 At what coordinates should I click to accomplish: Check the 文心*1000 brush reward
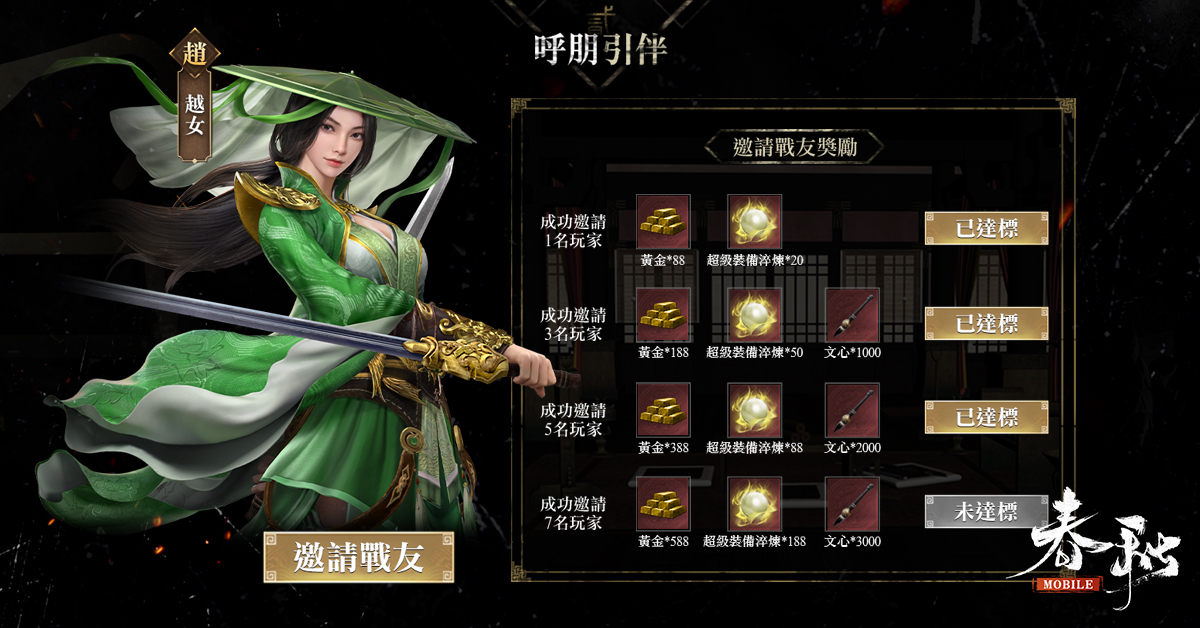pos(852,315)
